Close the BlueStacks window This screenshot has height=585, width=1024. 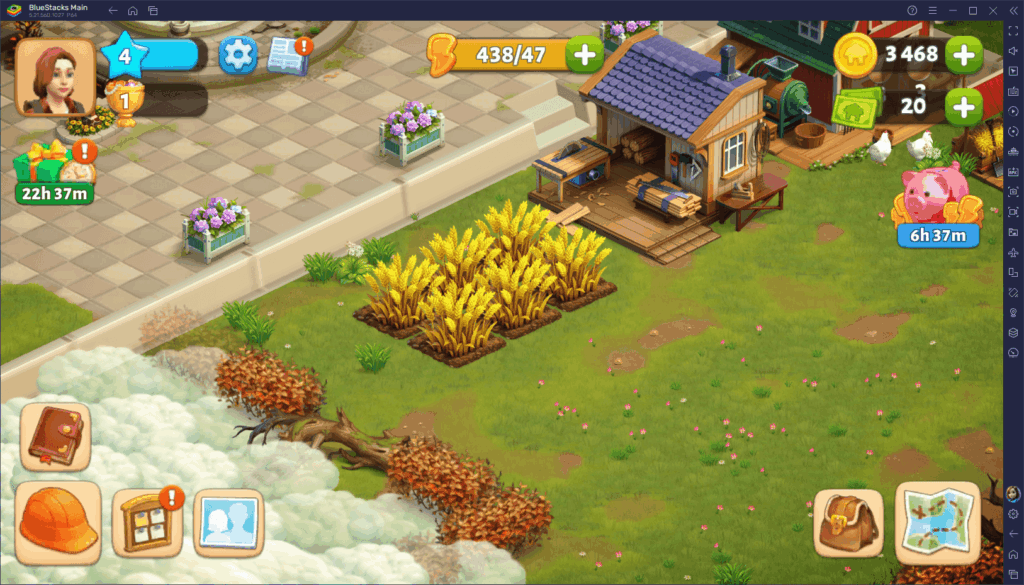point(993,10)
